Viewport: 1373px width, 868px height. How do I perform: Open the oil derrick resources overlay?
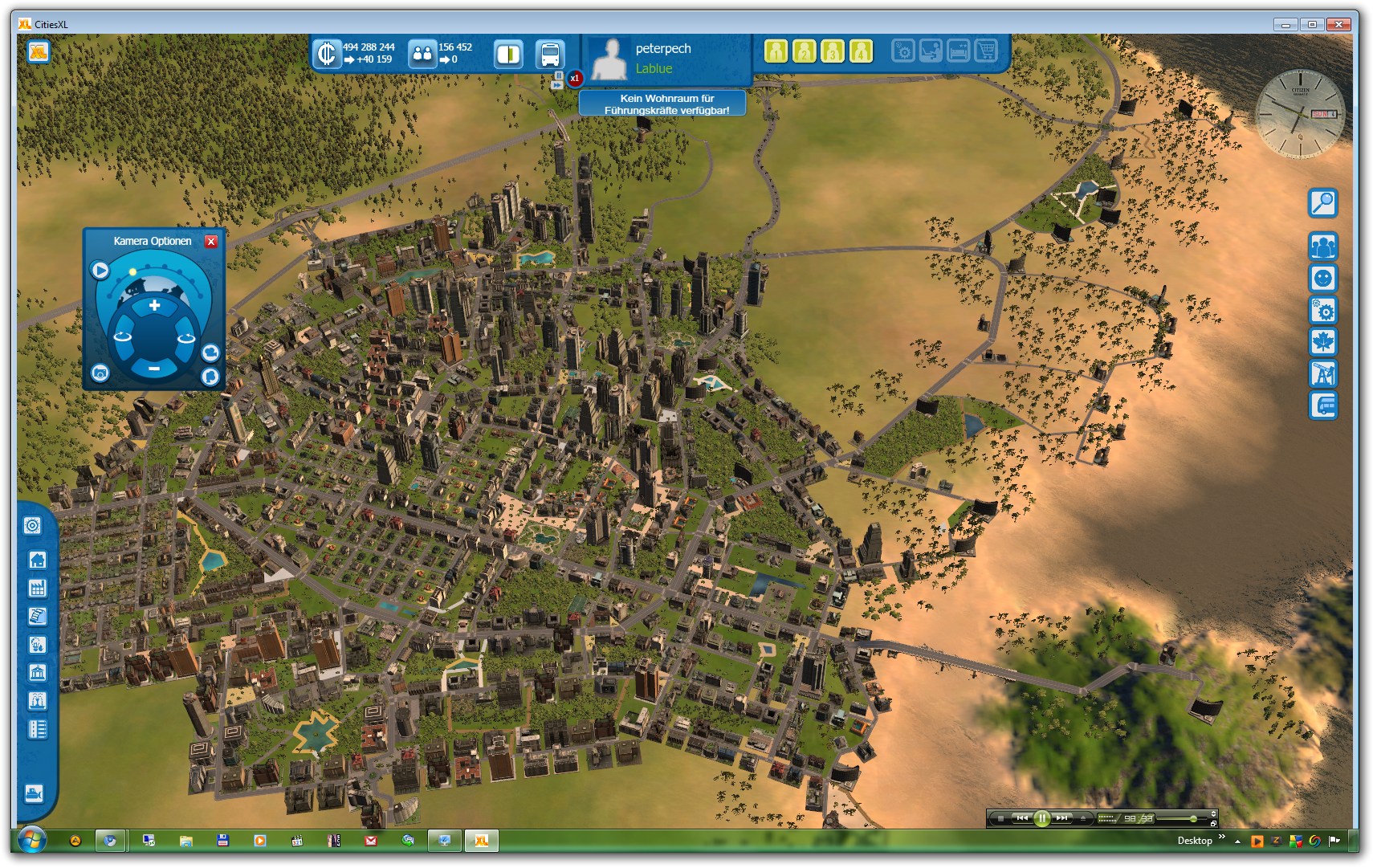point(1322,373)
